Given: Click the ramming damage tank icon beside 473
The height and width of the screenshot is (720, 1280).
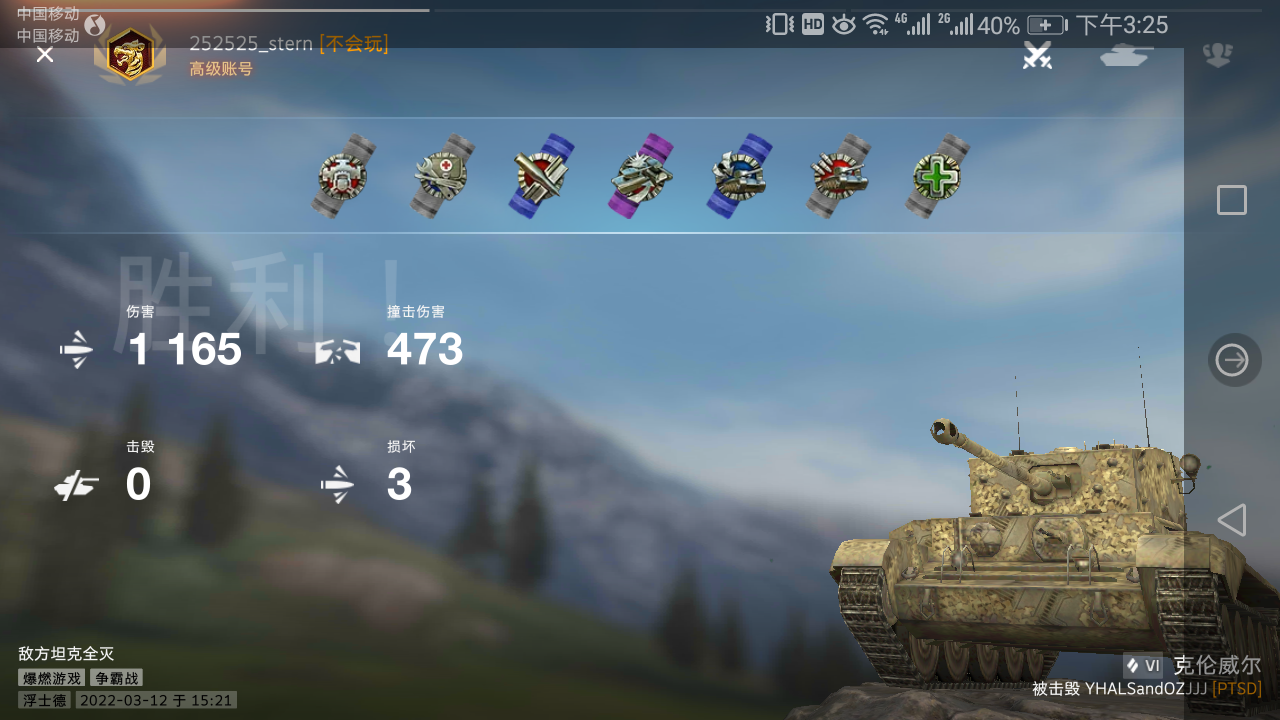Looking at the screenshot, I should point(338,350).
